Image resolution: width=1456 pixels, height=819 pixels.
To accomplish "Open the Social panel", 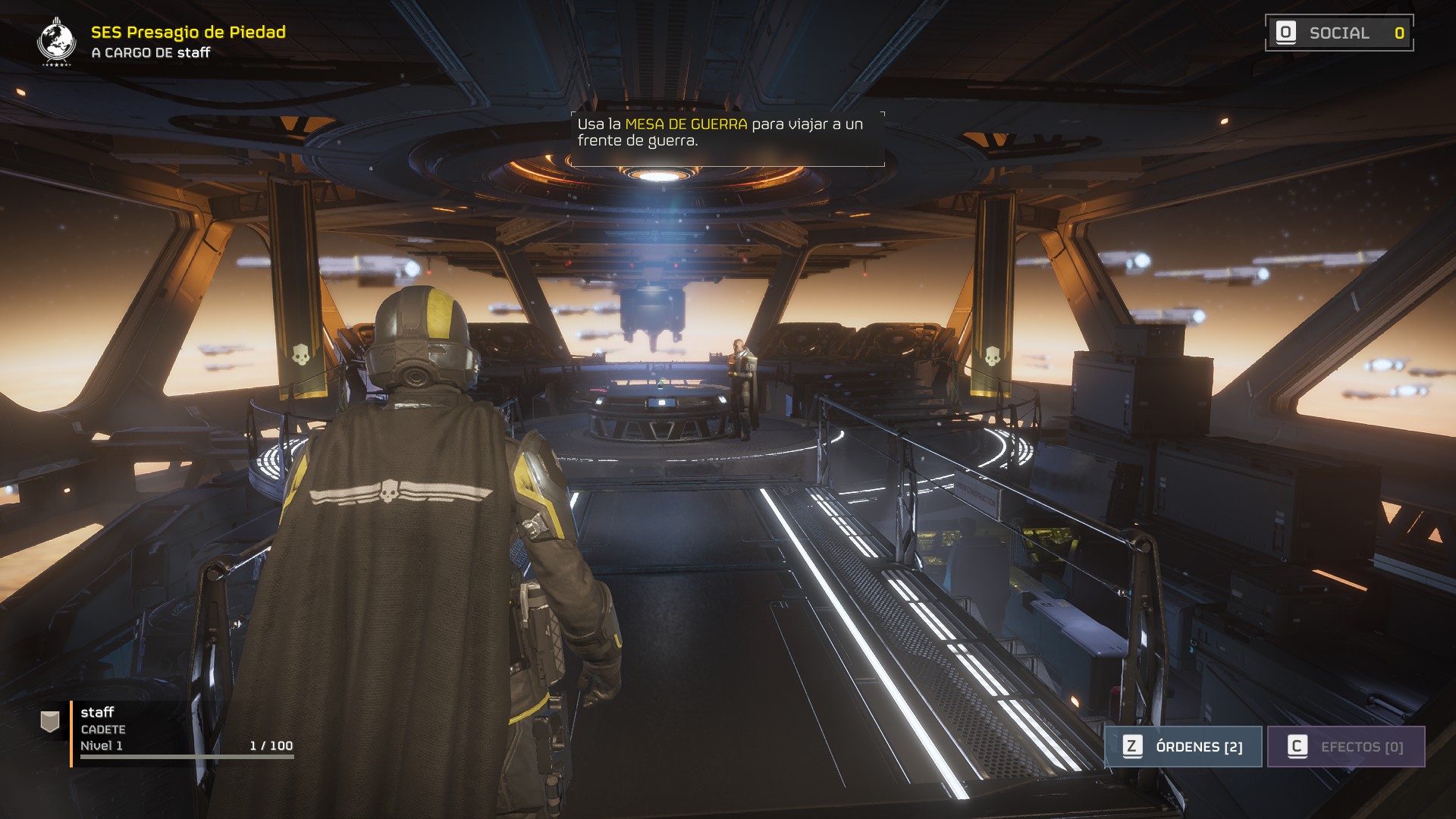I will coord(1338,33).
